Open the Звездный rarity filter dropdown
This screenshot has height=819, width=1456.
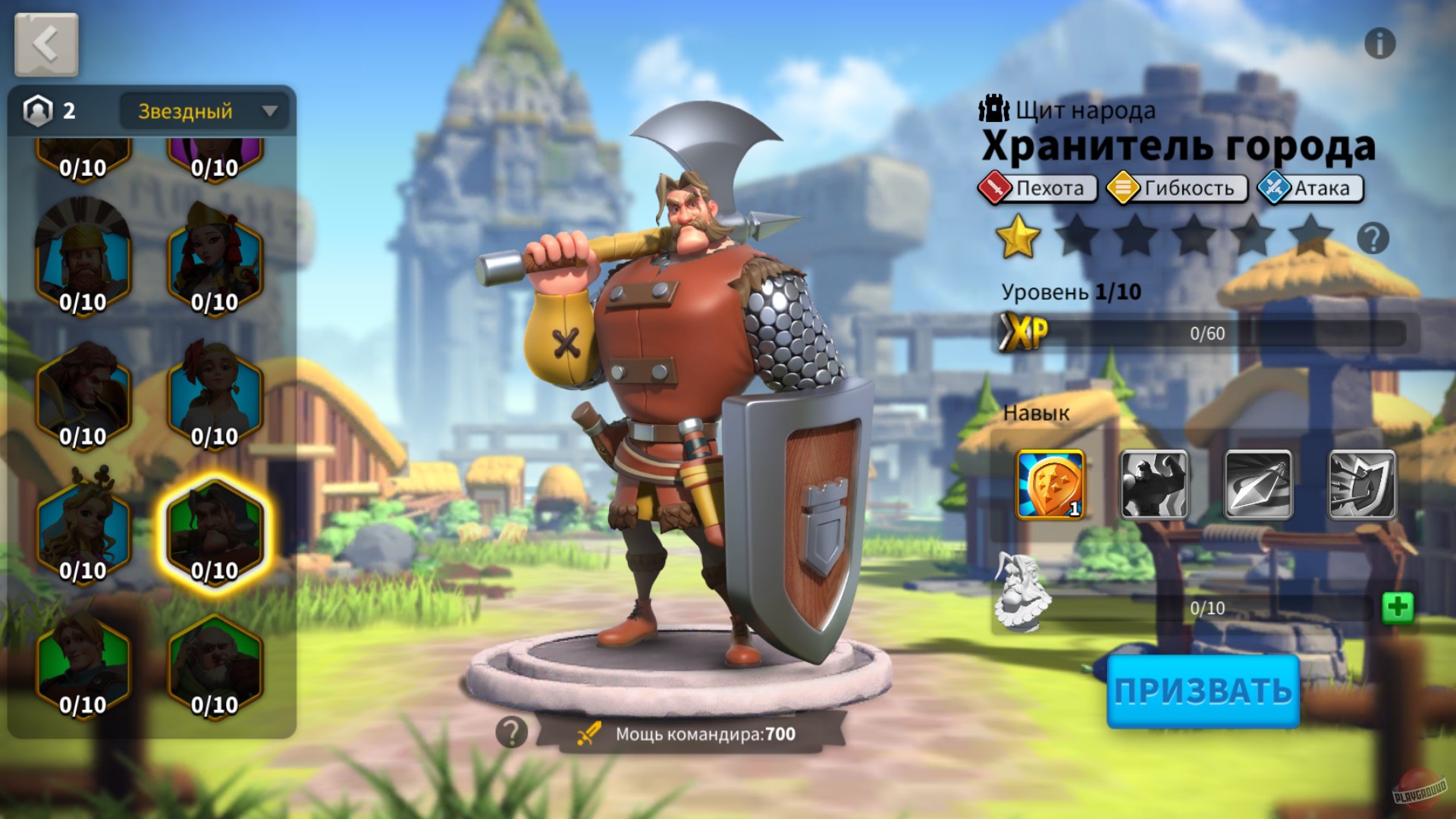[201, 111]
